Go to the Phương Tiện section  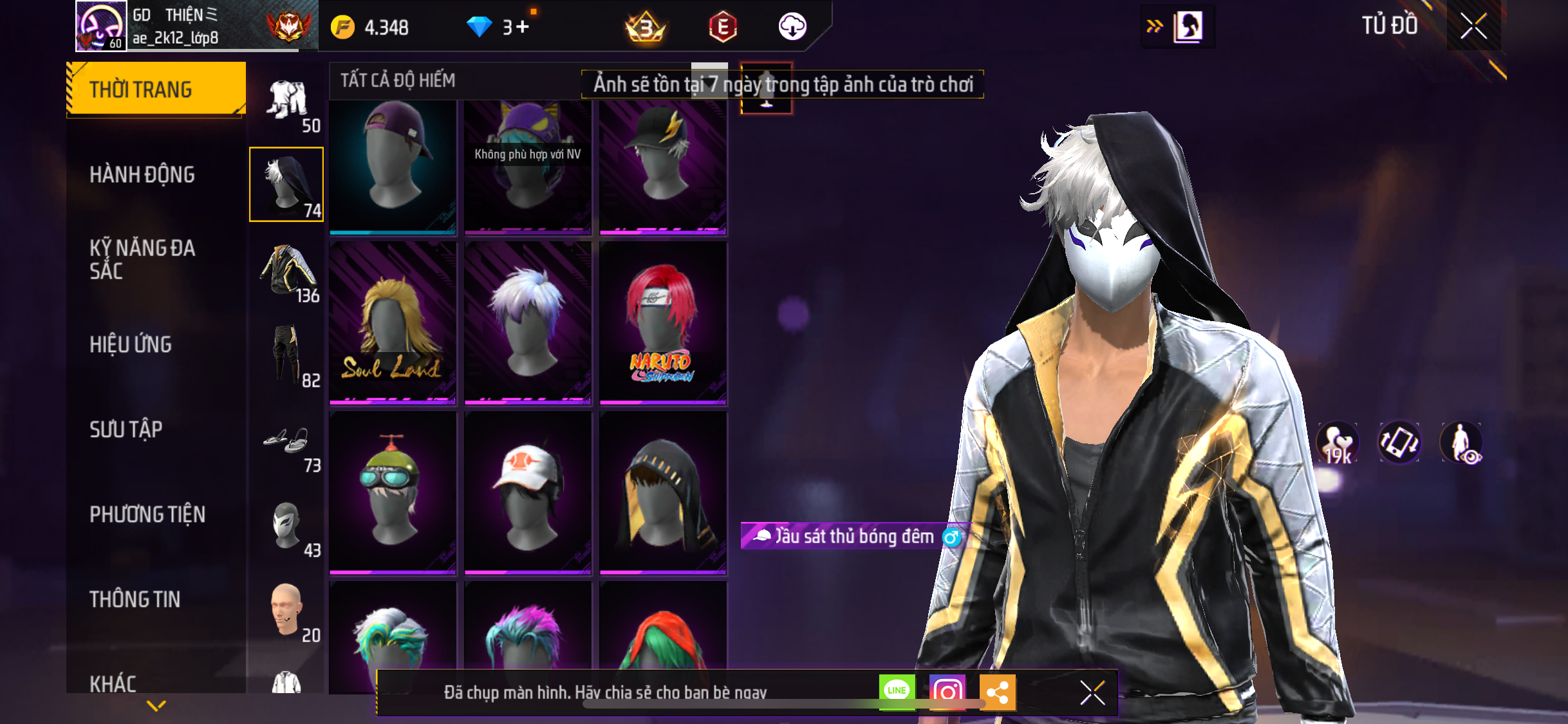pyautogui.click(x=147, y=514)
